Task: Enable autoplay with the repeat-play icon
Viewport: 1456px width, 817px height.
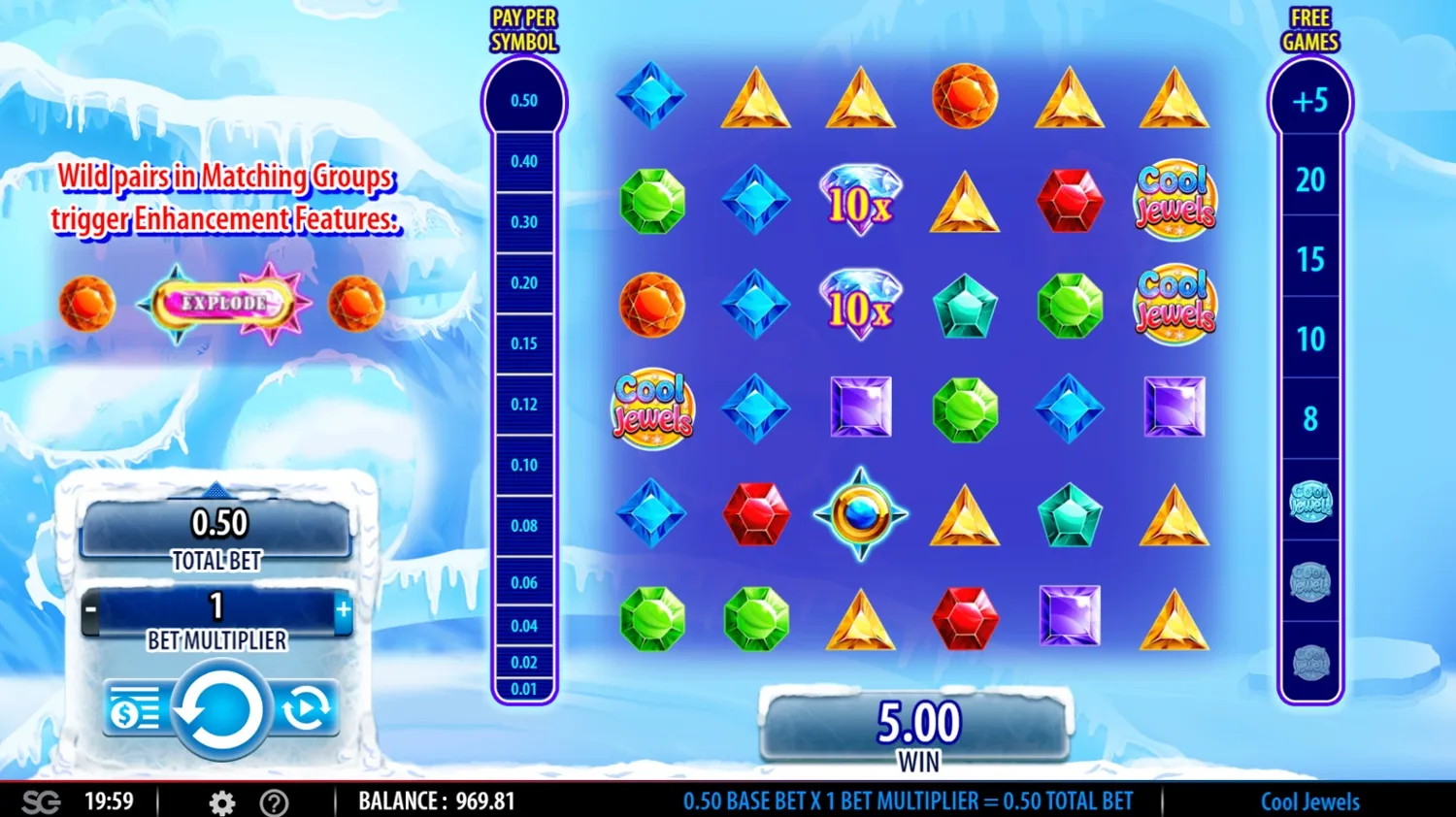Action: tap(309, 708)
